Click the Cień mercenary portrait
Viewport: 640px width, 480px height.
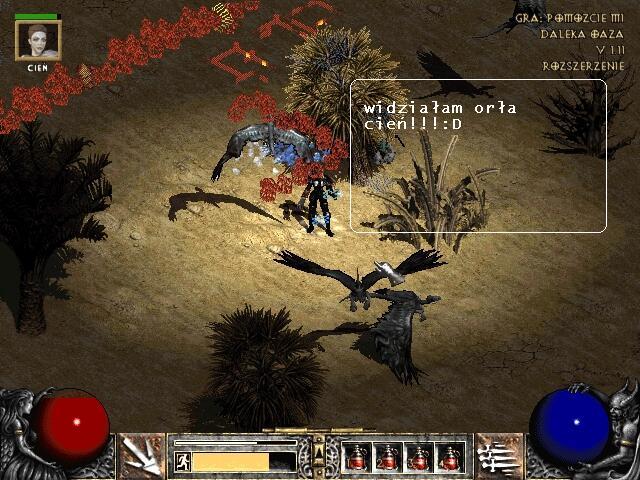pos(38,41)
